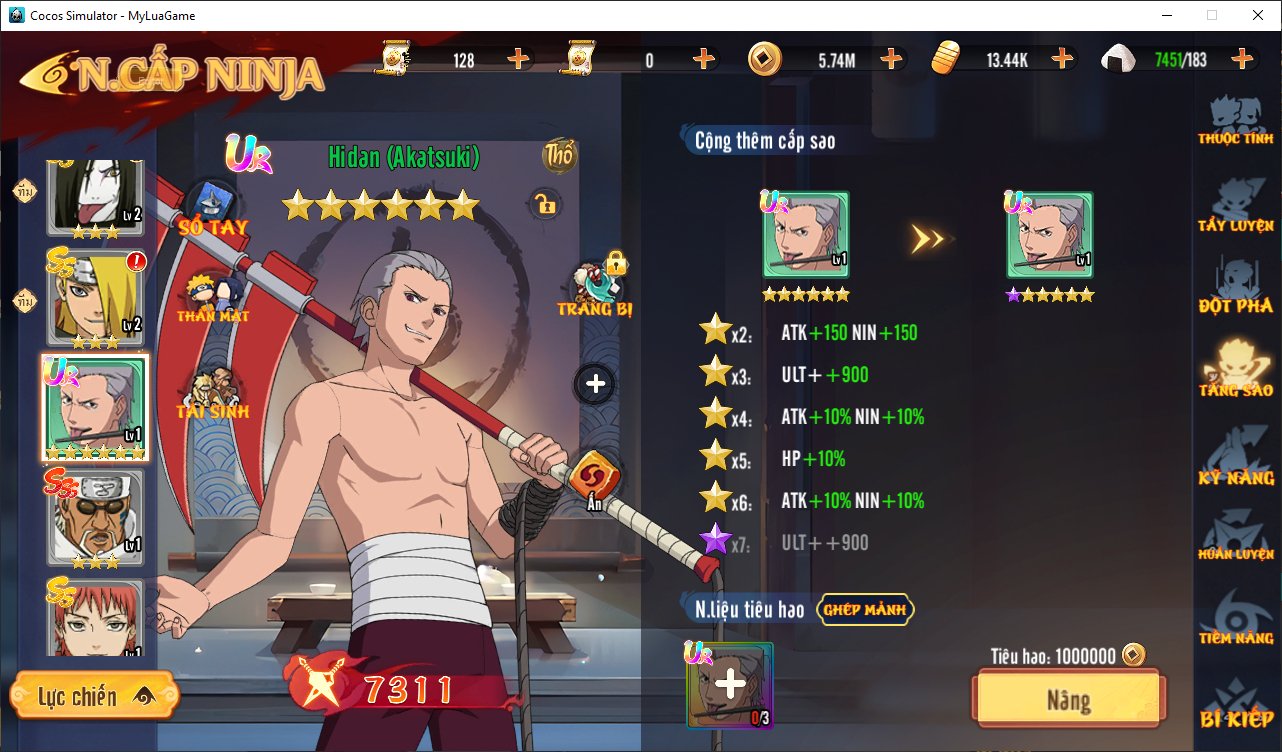Screen dimensions: 1282x752
Task: Open Ghép Mảnh fragment combine
Action: 865,608
